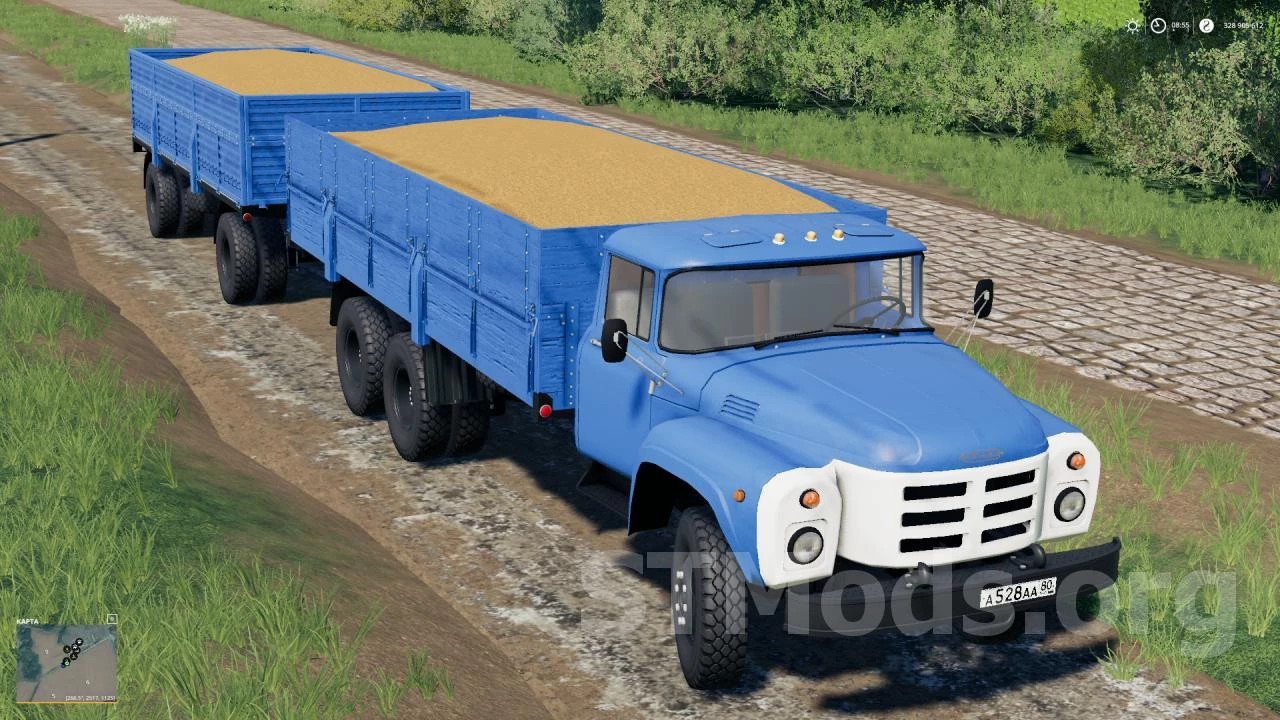Click the small square marker above the minimap
This screenshot has width=1280, height=720.
[113, 619]
